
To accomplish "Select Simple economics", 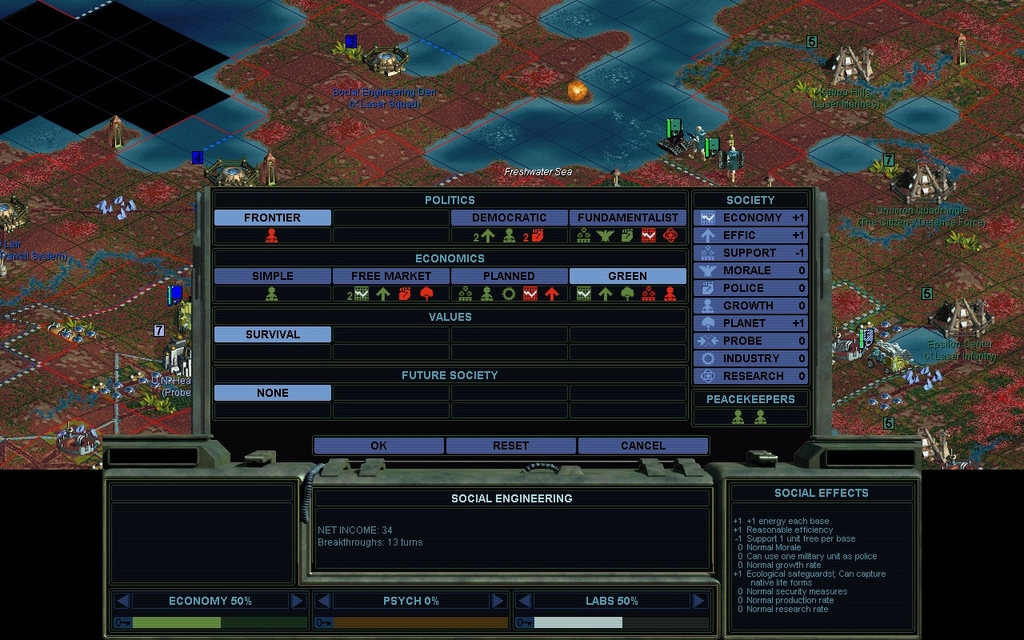I will [272, 275].
